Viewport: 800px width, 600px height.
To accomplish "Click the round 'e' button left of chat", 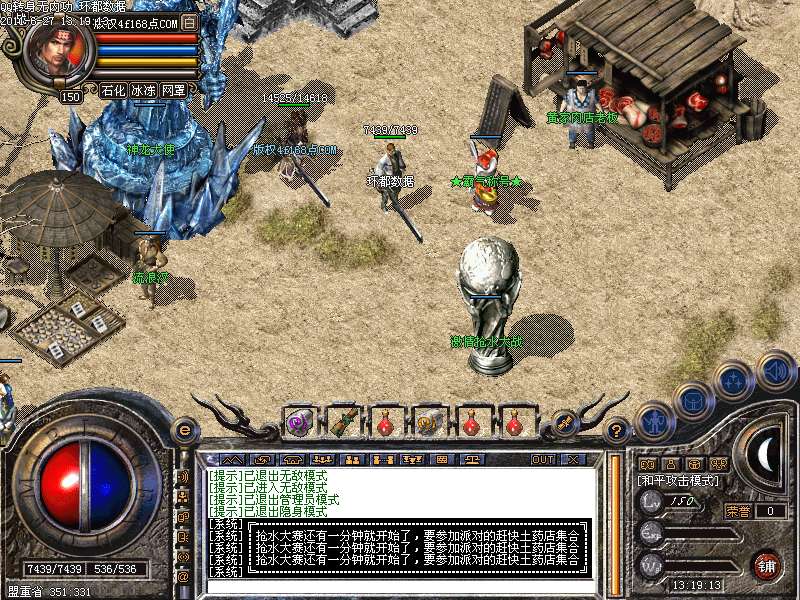I will (184, 430).
